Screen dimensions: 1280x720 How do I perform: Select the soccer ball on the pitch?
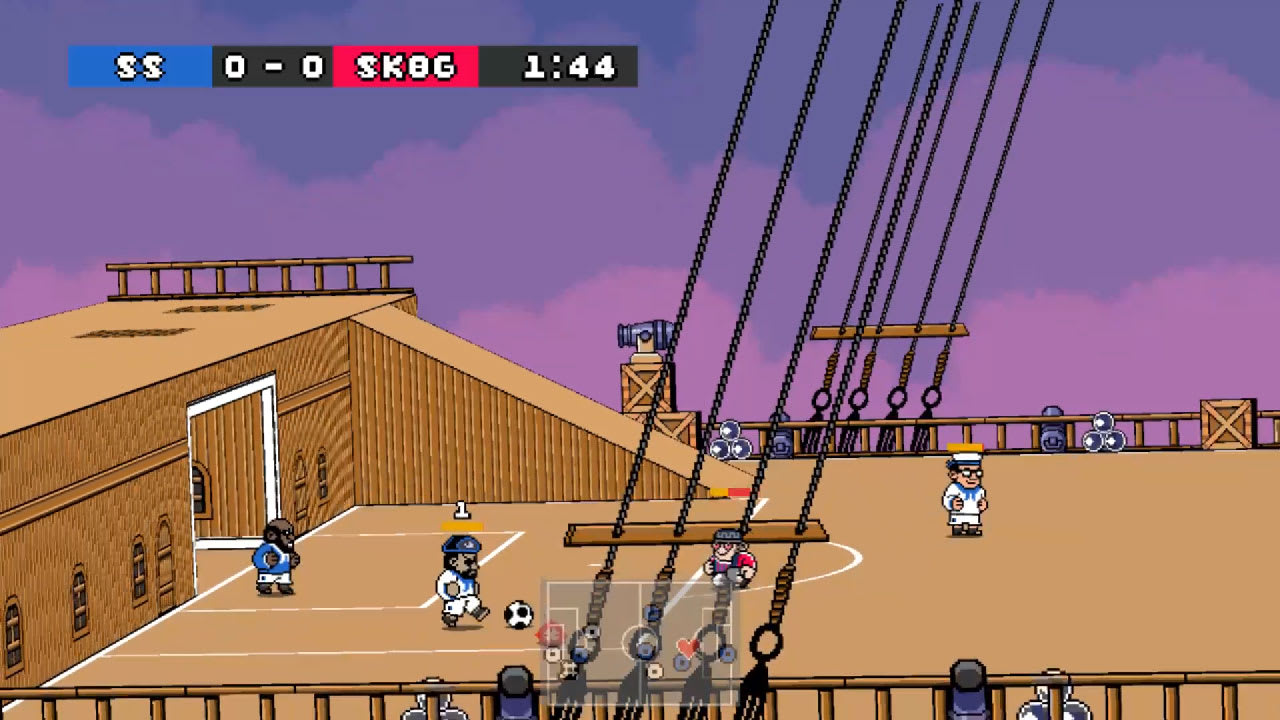click(517, 614)
